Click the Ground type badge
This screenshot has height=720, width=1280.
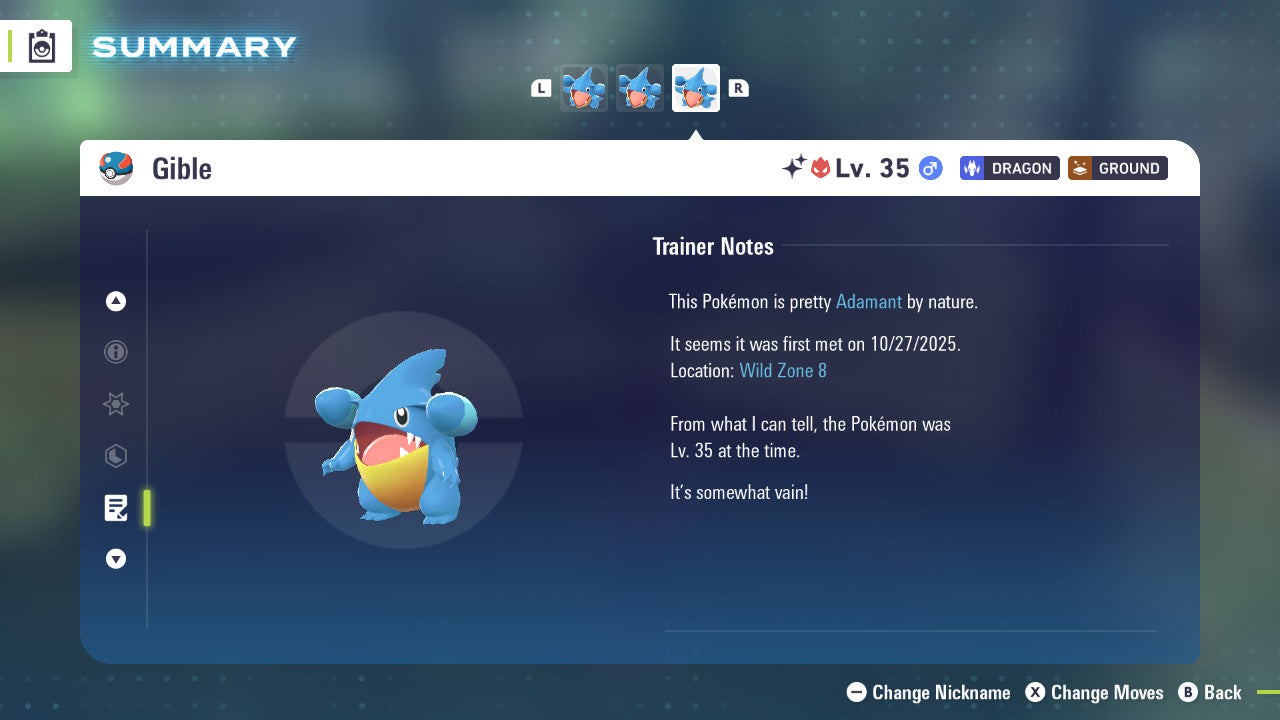pos(1117,168)
